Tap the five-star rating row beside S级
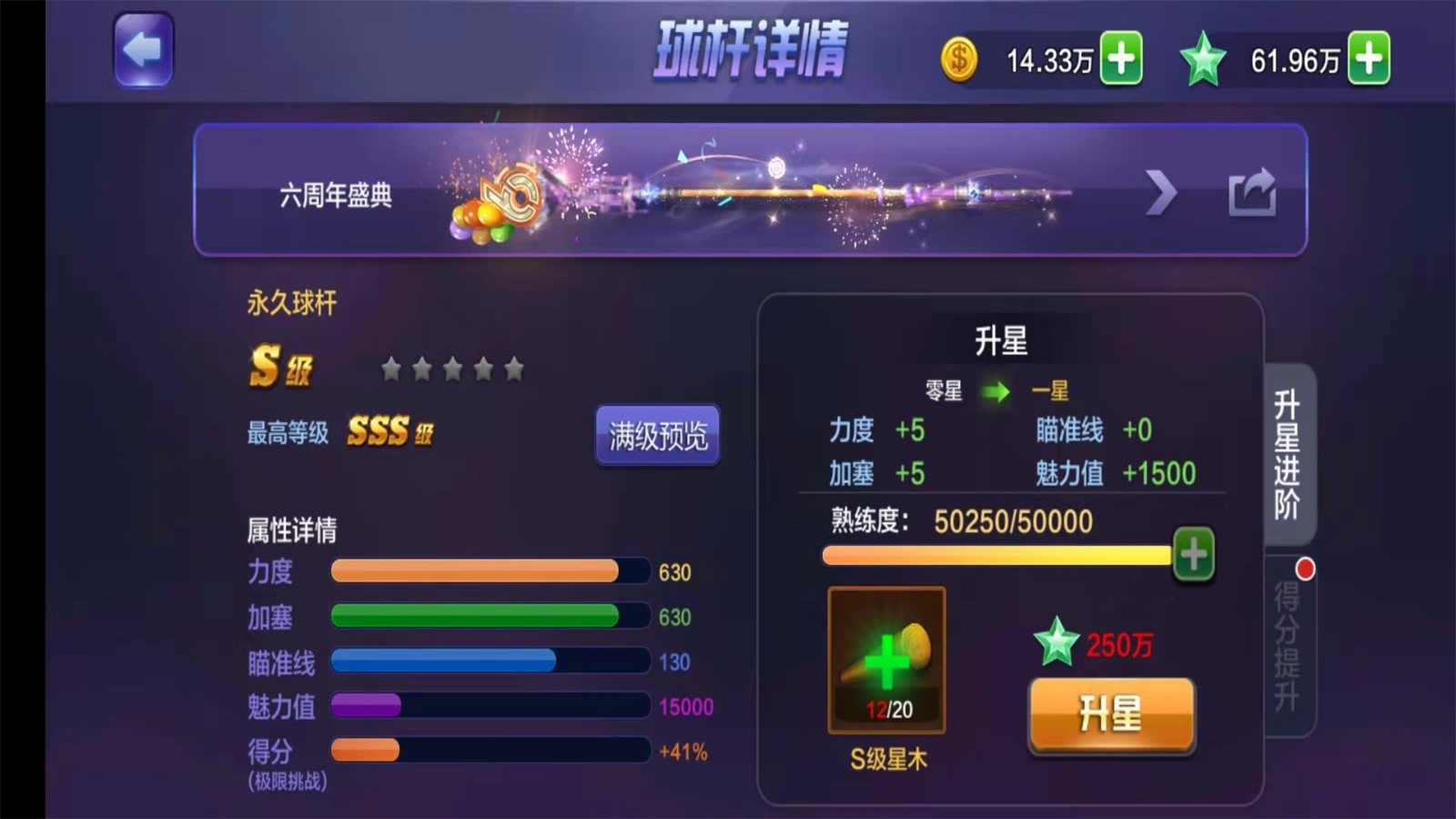The width and height of the screenshot is (1456, 819). [x=452, y=368]
